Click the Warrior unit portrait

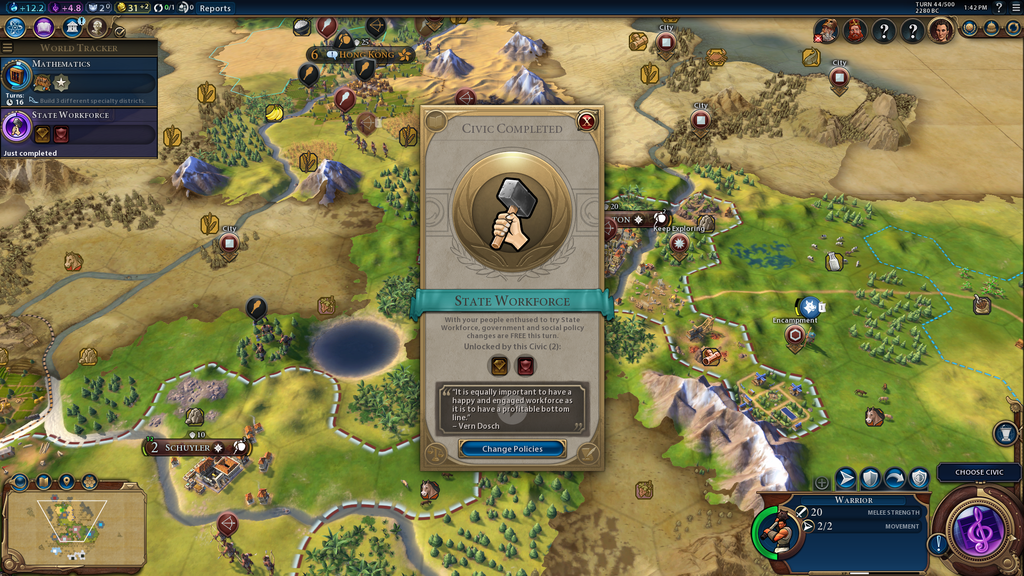click(x=776, y=530)
